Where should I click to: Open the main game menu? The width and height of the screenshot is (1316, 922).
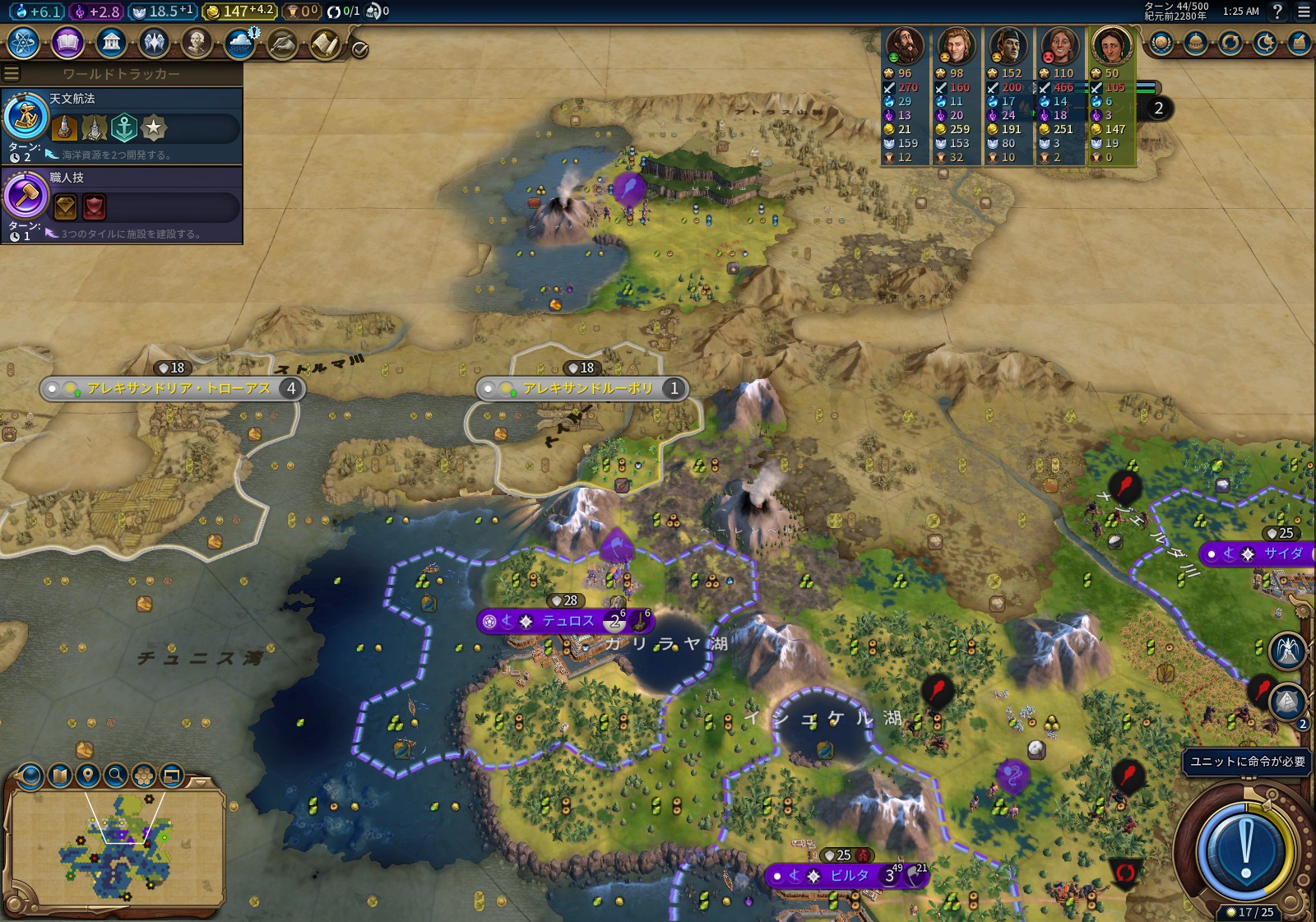(x=1304, y=12)
